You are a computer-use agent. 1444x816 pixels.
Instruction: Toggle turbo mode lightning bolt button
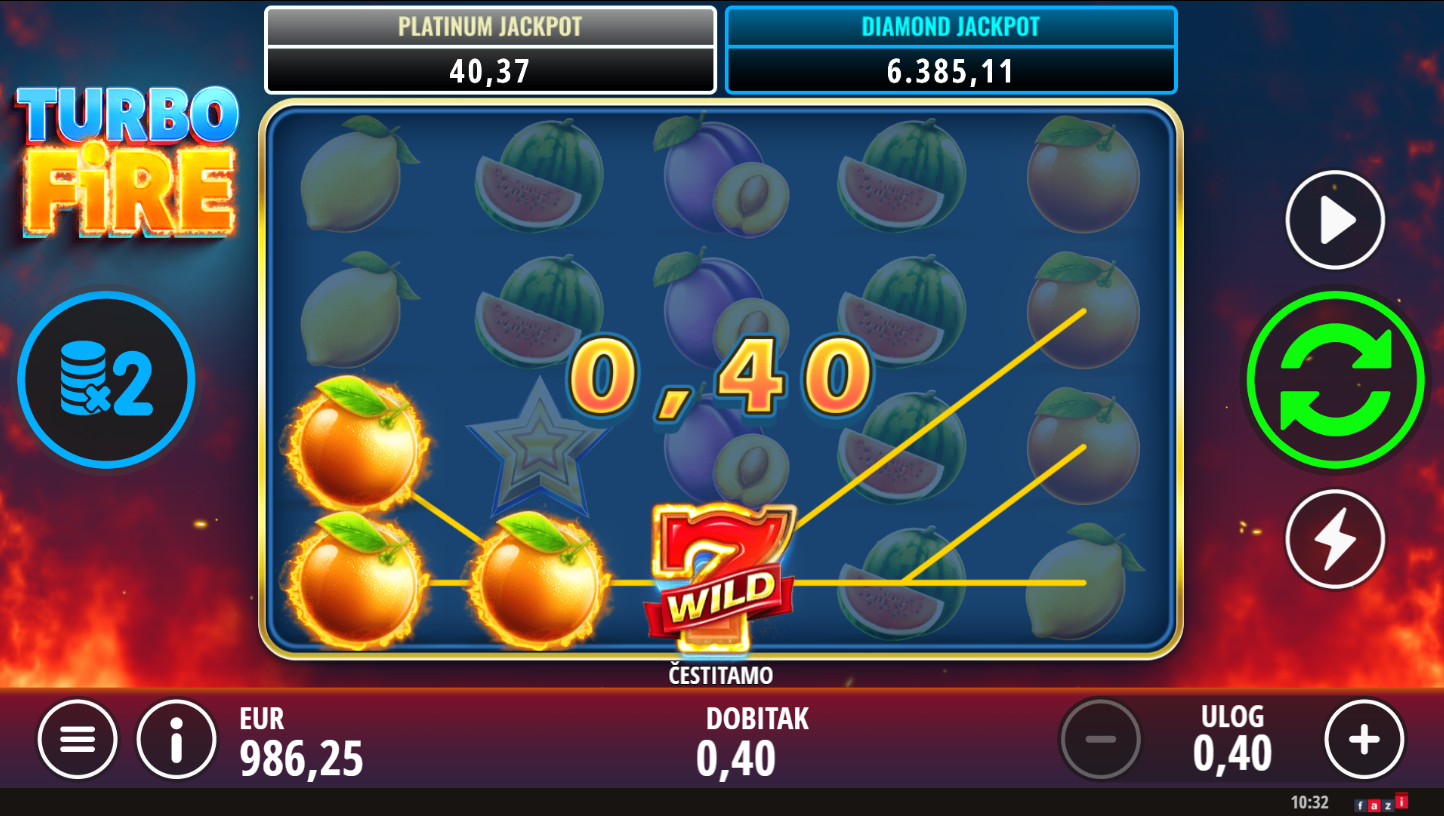[1334, 539]
